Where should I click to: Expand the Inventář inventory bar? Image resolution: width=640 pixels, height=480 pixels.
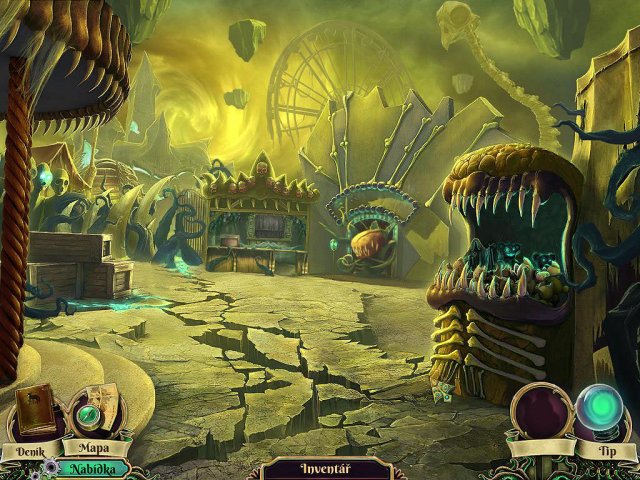(x=319, y=467)
